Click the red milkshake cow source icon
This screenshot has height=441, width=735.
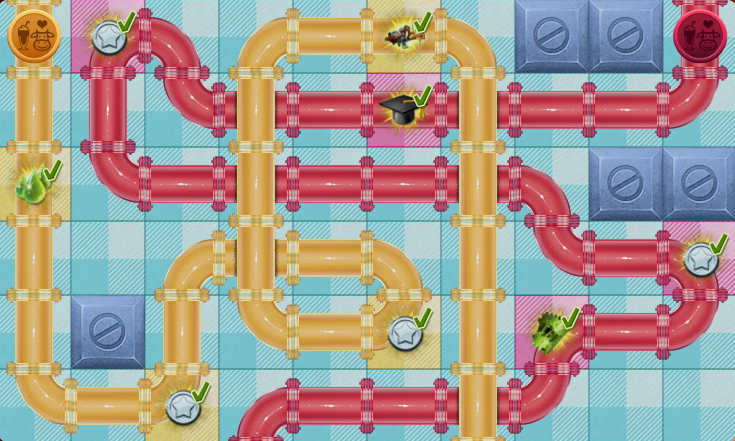(x=699, y=37)
